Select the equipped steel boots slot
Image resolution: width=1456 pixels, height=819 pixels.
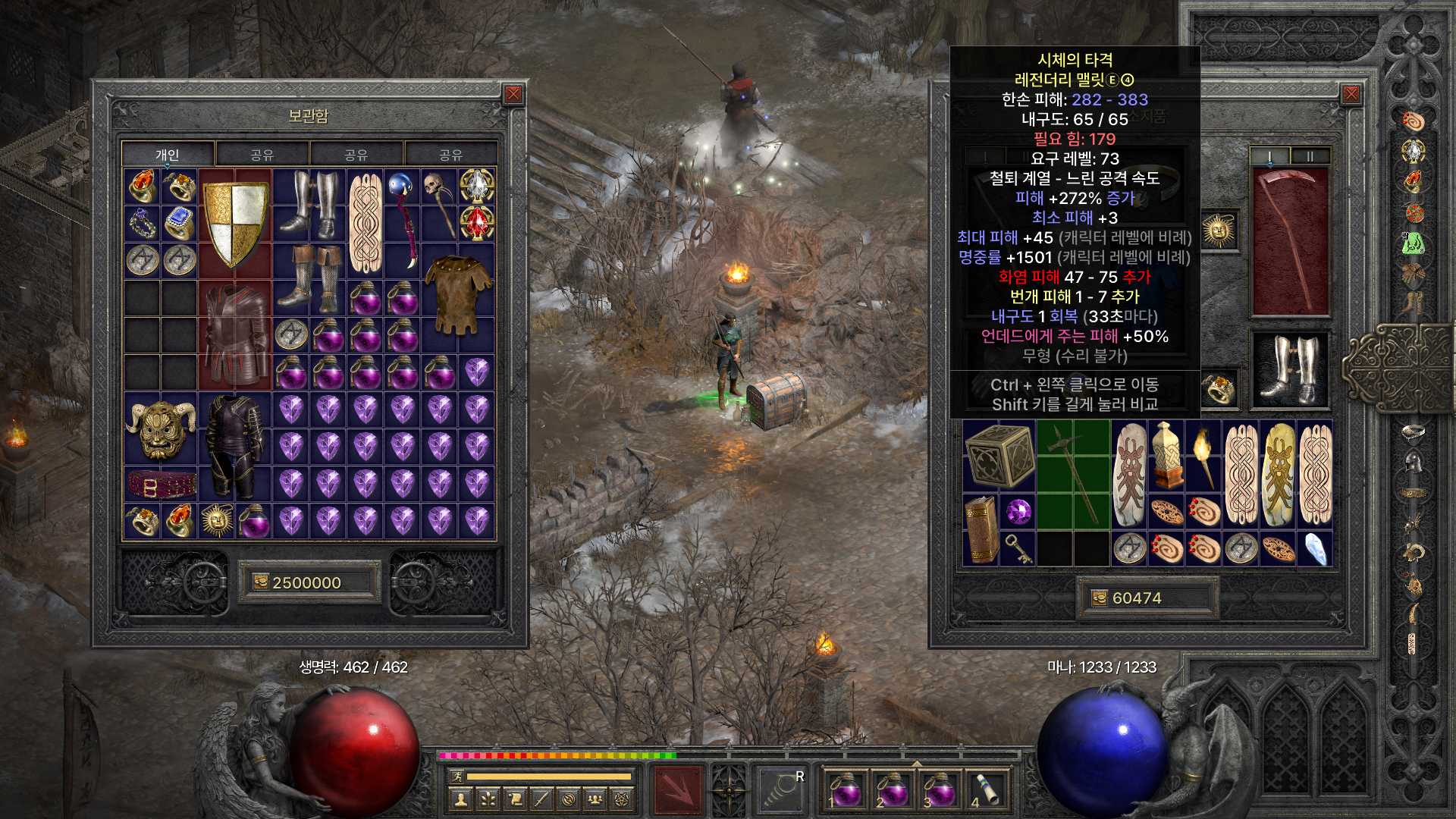pyautogui.click(x=1290, y=370)
